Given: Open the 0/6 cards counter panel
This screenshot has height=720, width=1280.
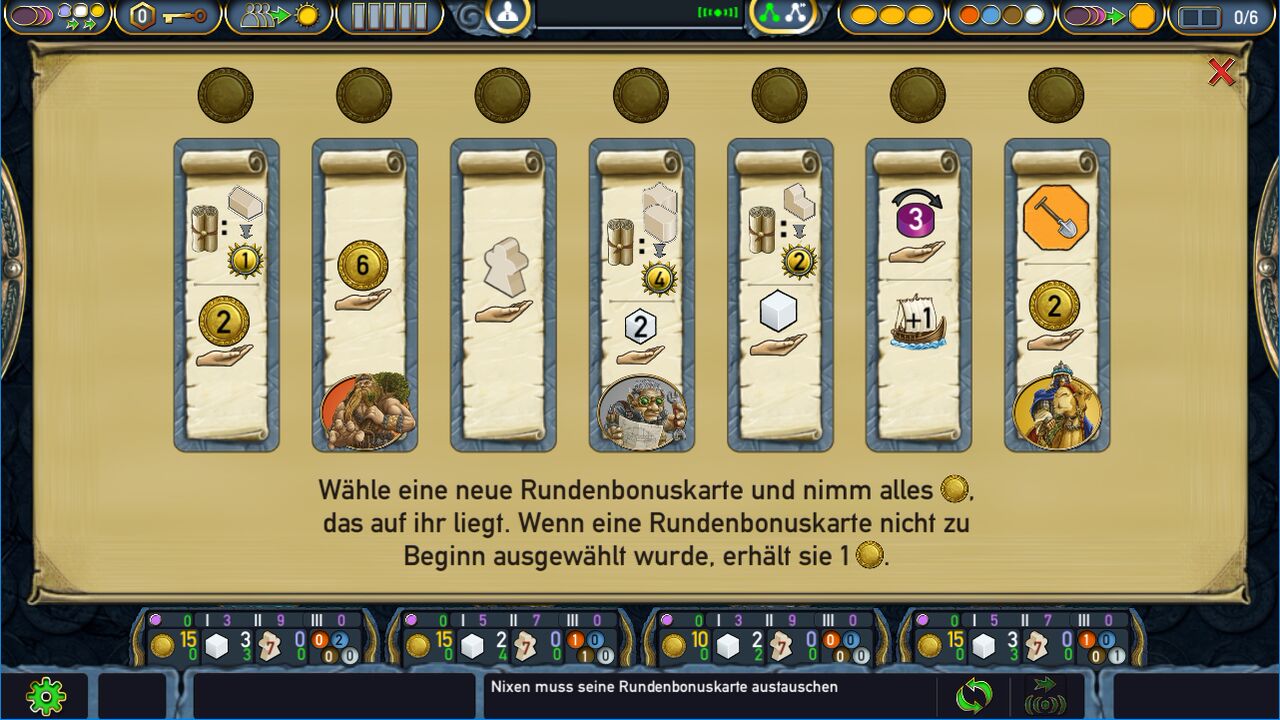Looking at the screenshot, I should coord(1220,17).
